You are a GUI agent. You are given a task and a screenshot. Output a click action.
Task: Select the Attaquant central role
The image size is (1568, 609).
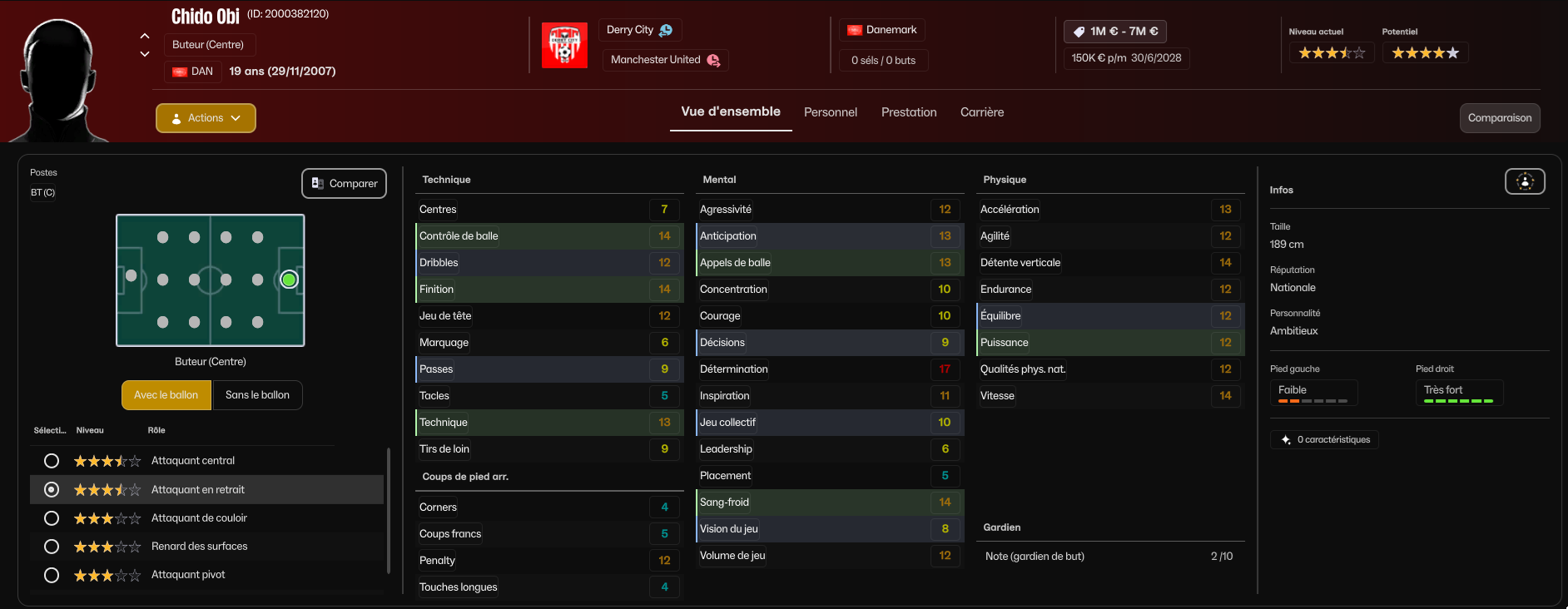coord(52,461)
